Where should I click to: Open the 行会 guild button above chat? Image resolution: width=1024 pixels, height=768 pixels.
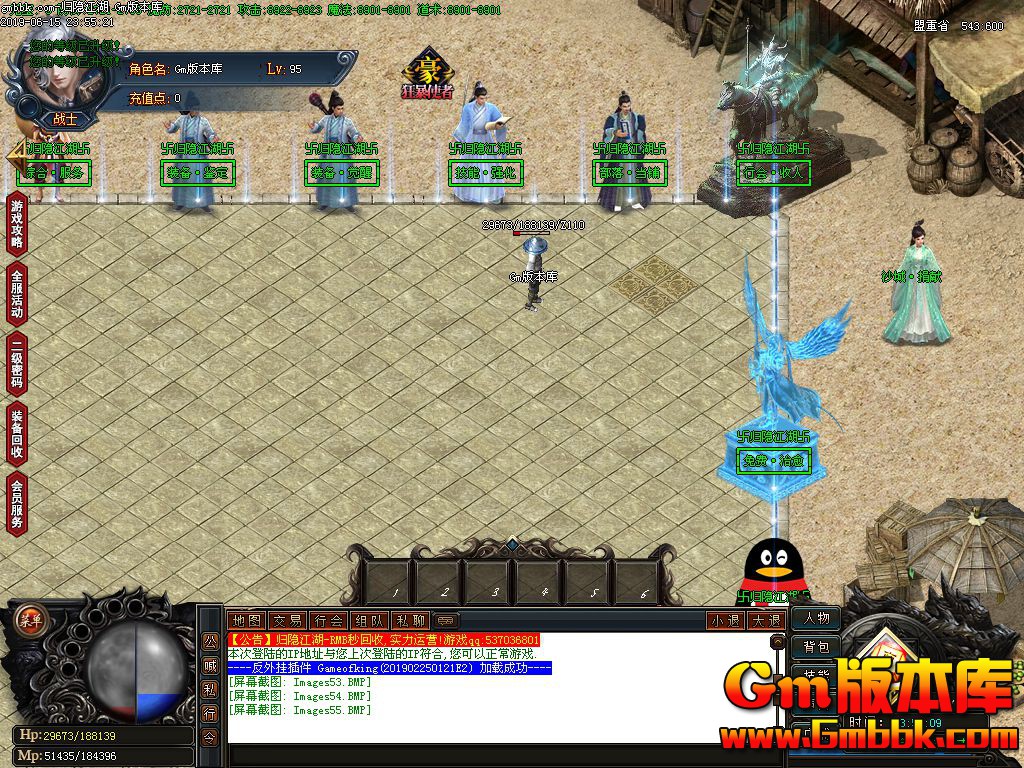tap(328, 620)
